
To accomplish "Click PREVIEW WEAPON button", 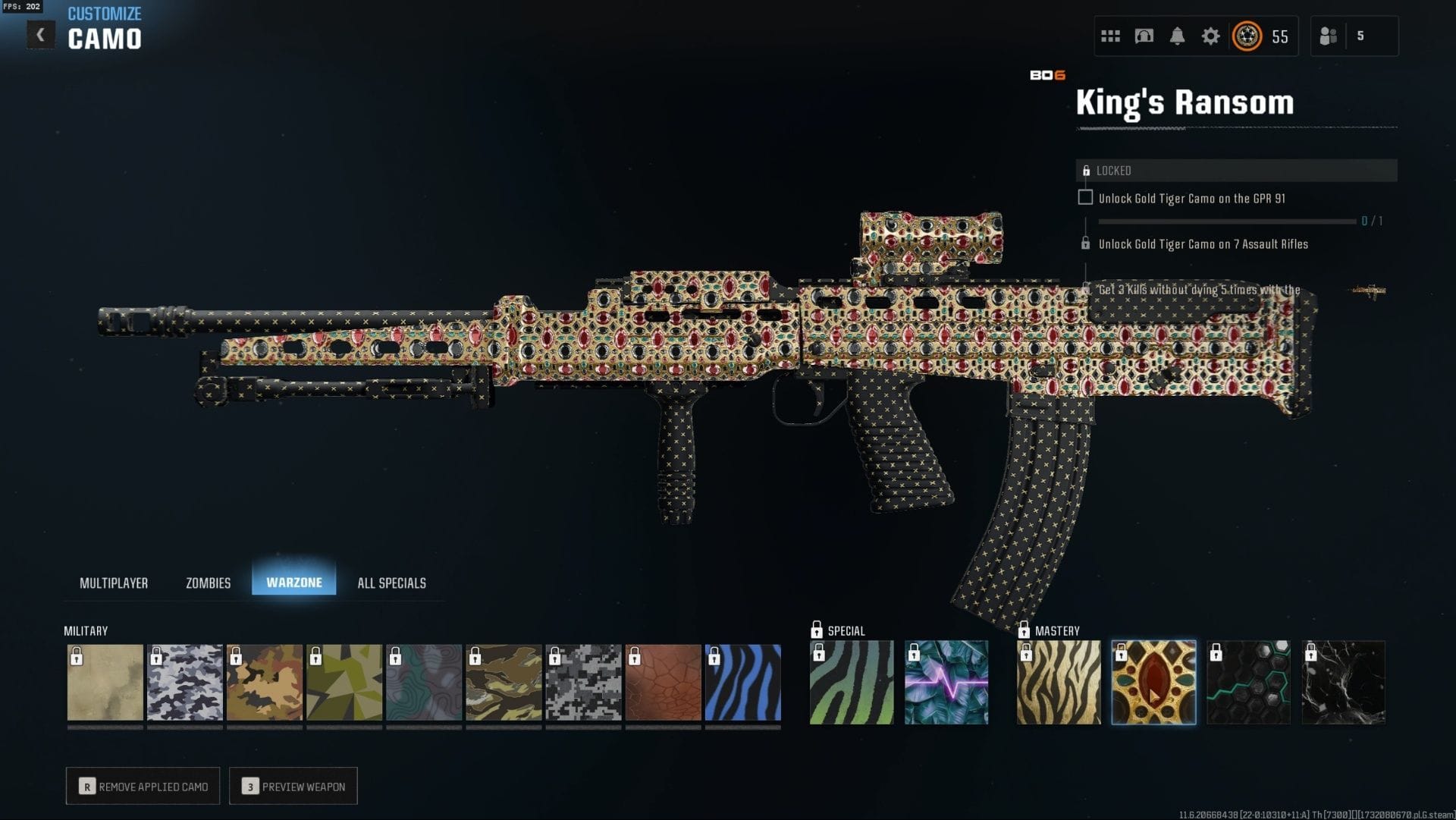I will coord(293,786).
